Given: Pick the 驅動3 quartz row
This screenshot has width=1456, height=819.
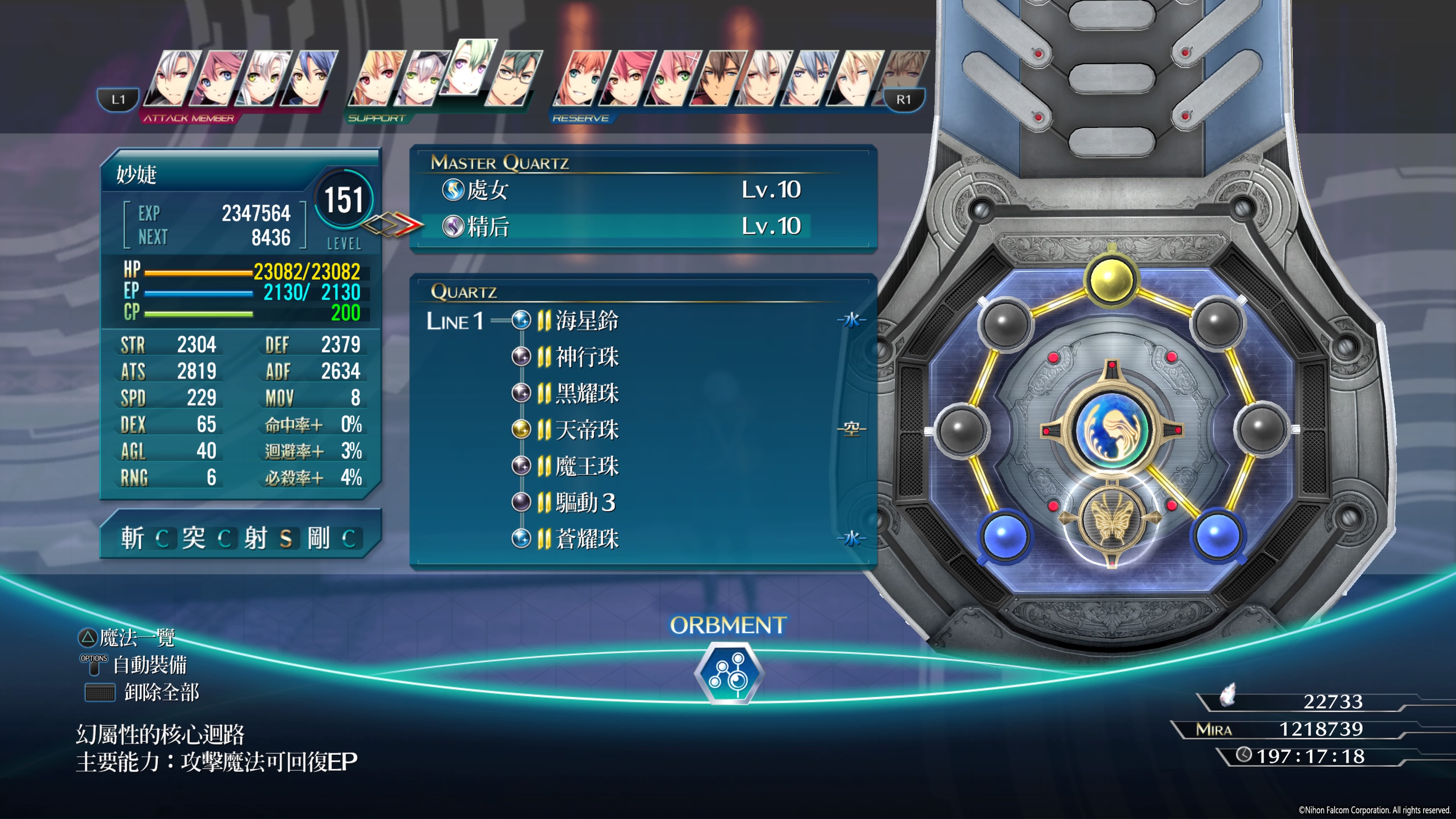Looking at the screenshot, I should 584,502.
